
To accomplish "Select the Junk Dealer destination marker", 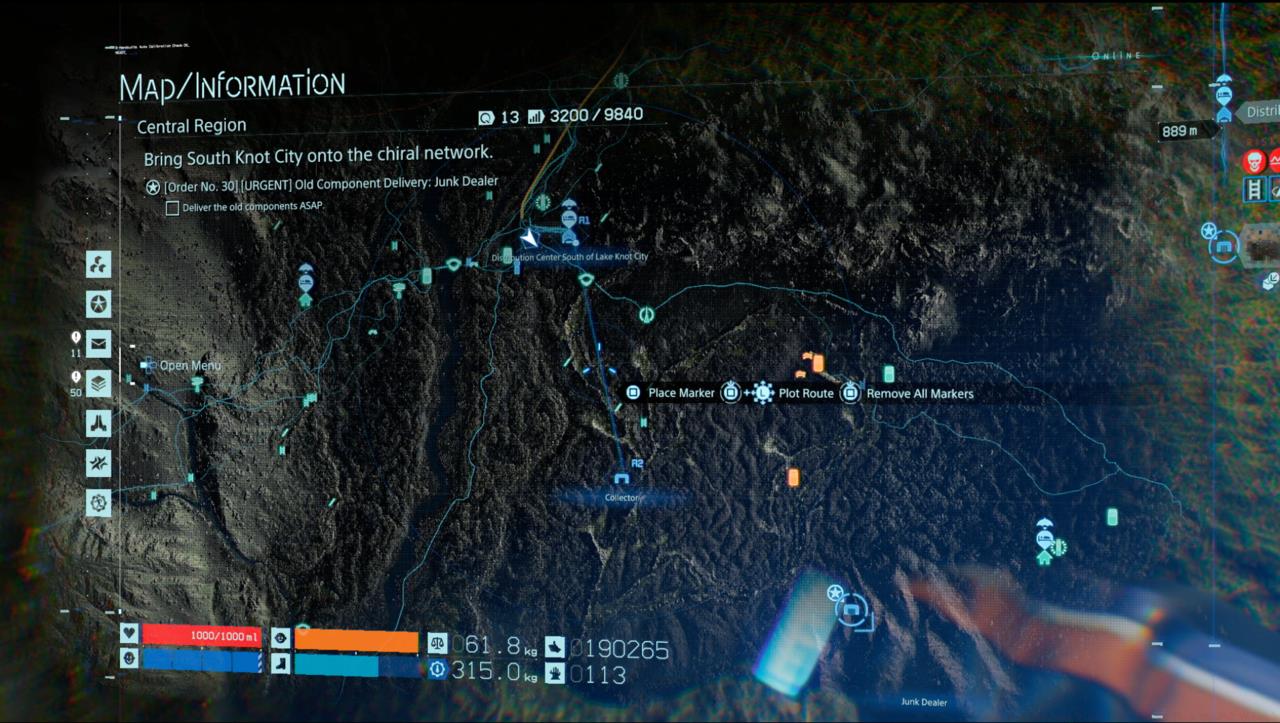I will pos(851,608).
